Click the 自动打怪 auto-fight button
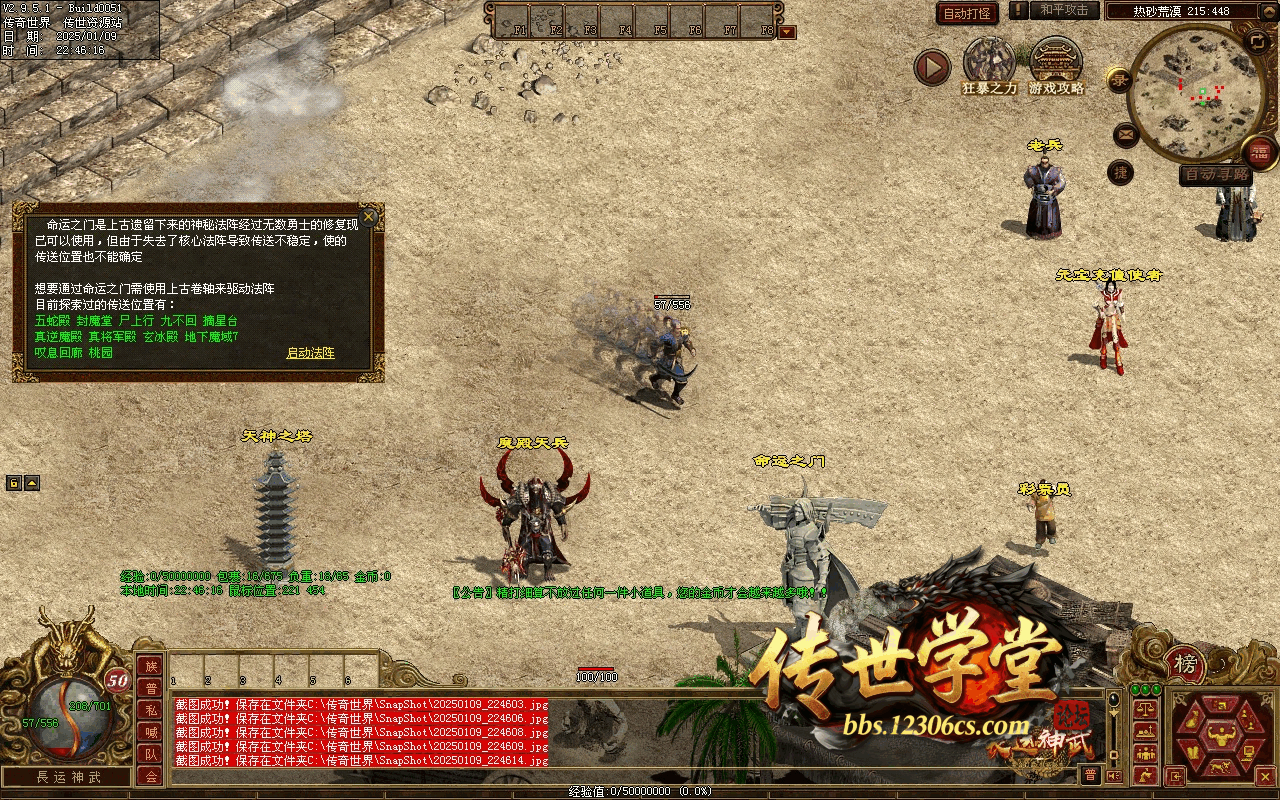The width and height of the screenshot is (1280, 800). coord(967,14)
